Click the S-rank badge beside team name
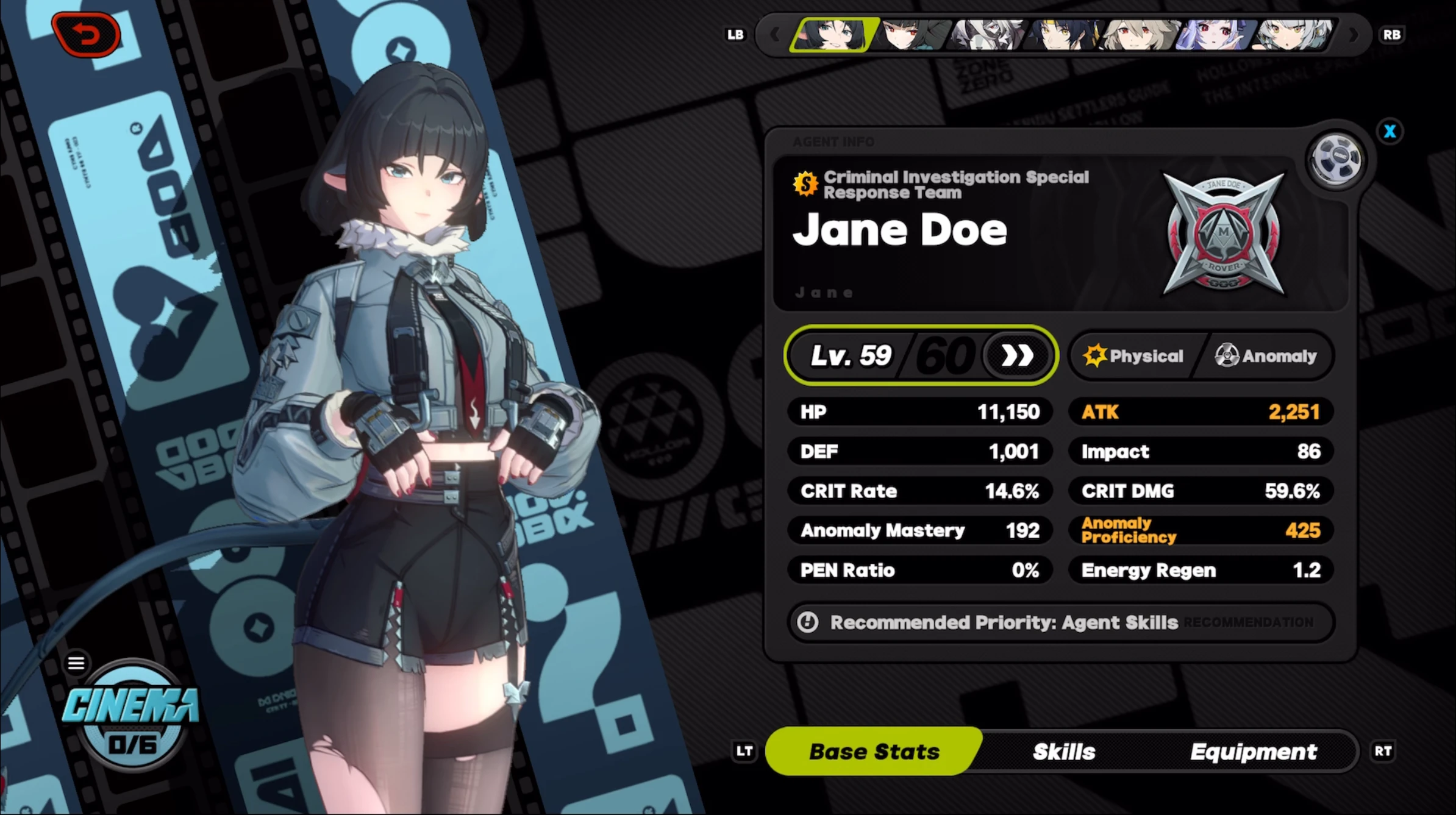Viewport: 1456px width, 815px height. [807, 183]
